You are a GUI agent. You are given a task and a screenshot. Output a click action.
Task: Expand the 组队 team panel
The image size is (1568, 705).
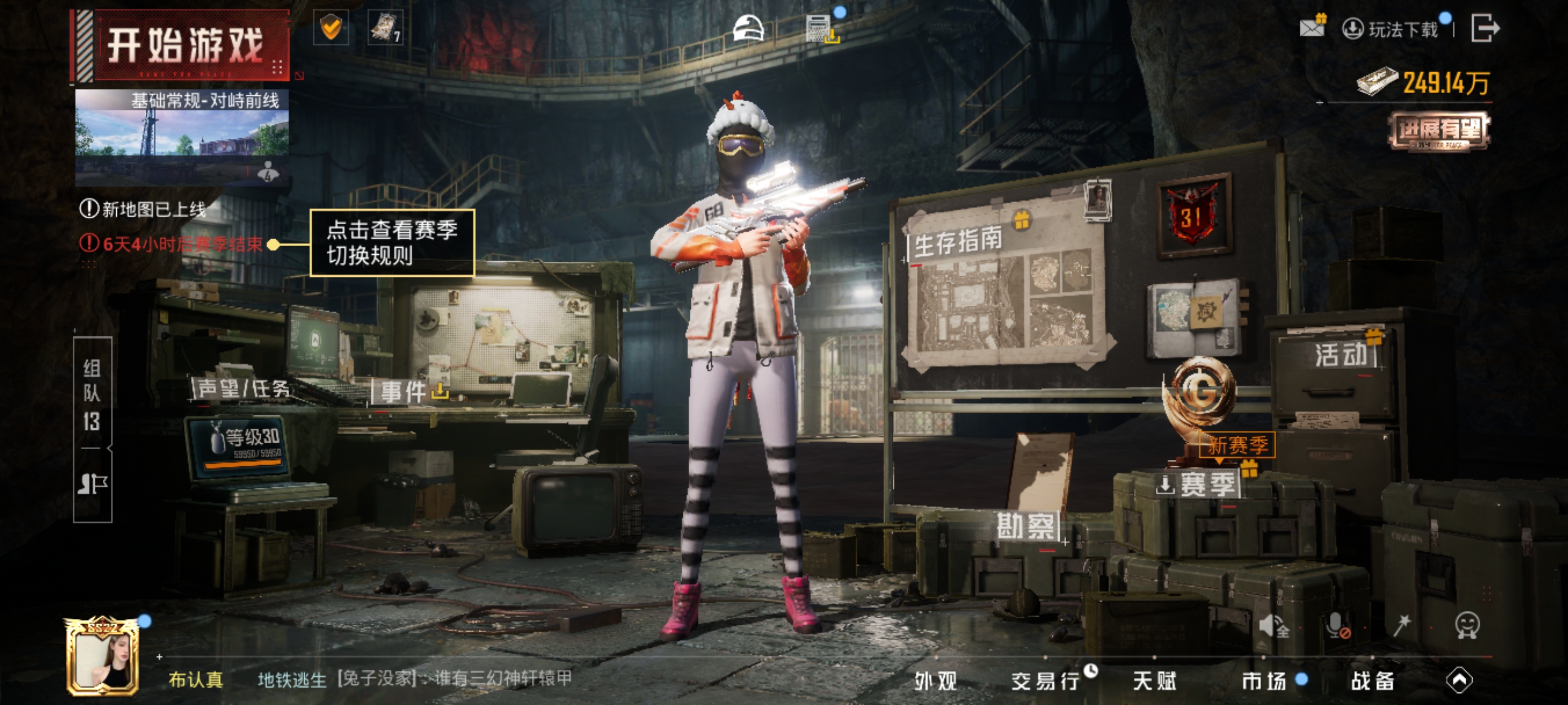coord(93,395)
